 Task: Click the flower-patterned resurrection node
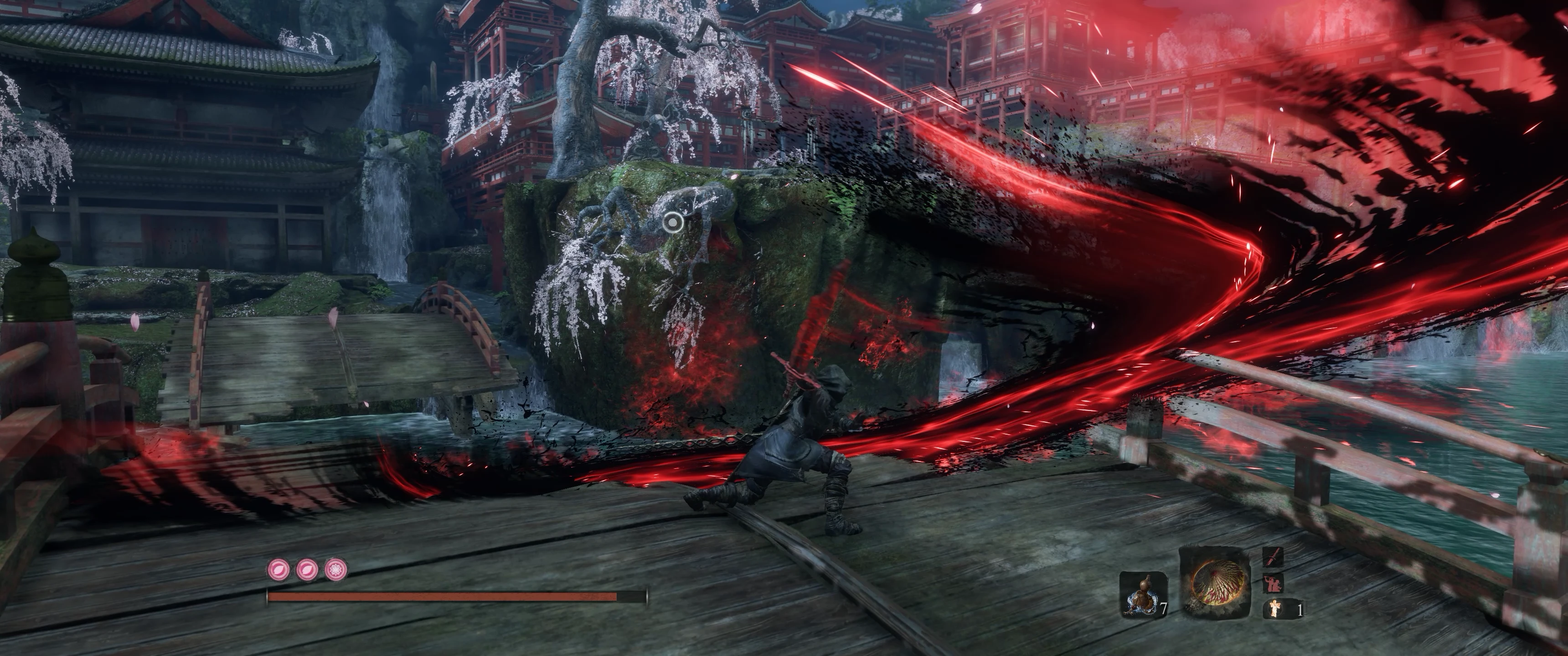[336, 569]
